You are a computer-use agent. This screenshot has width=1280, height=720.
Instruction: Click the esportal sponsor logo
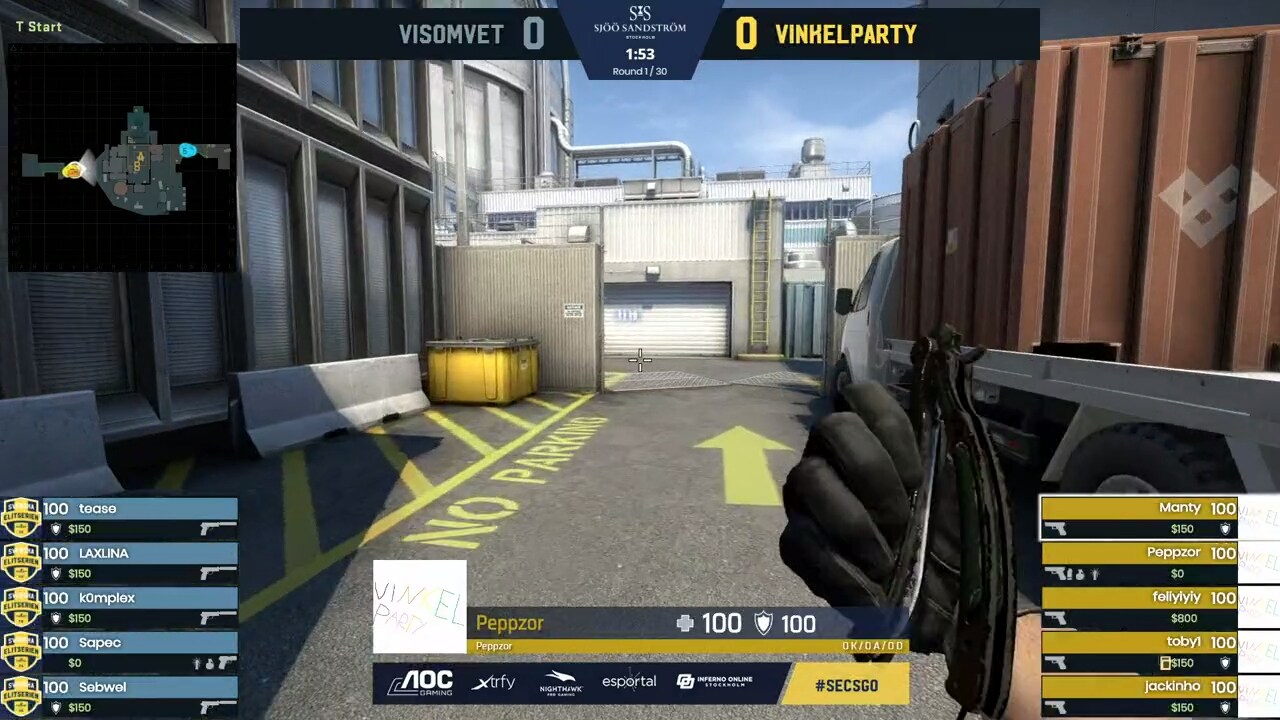[630, 683]
